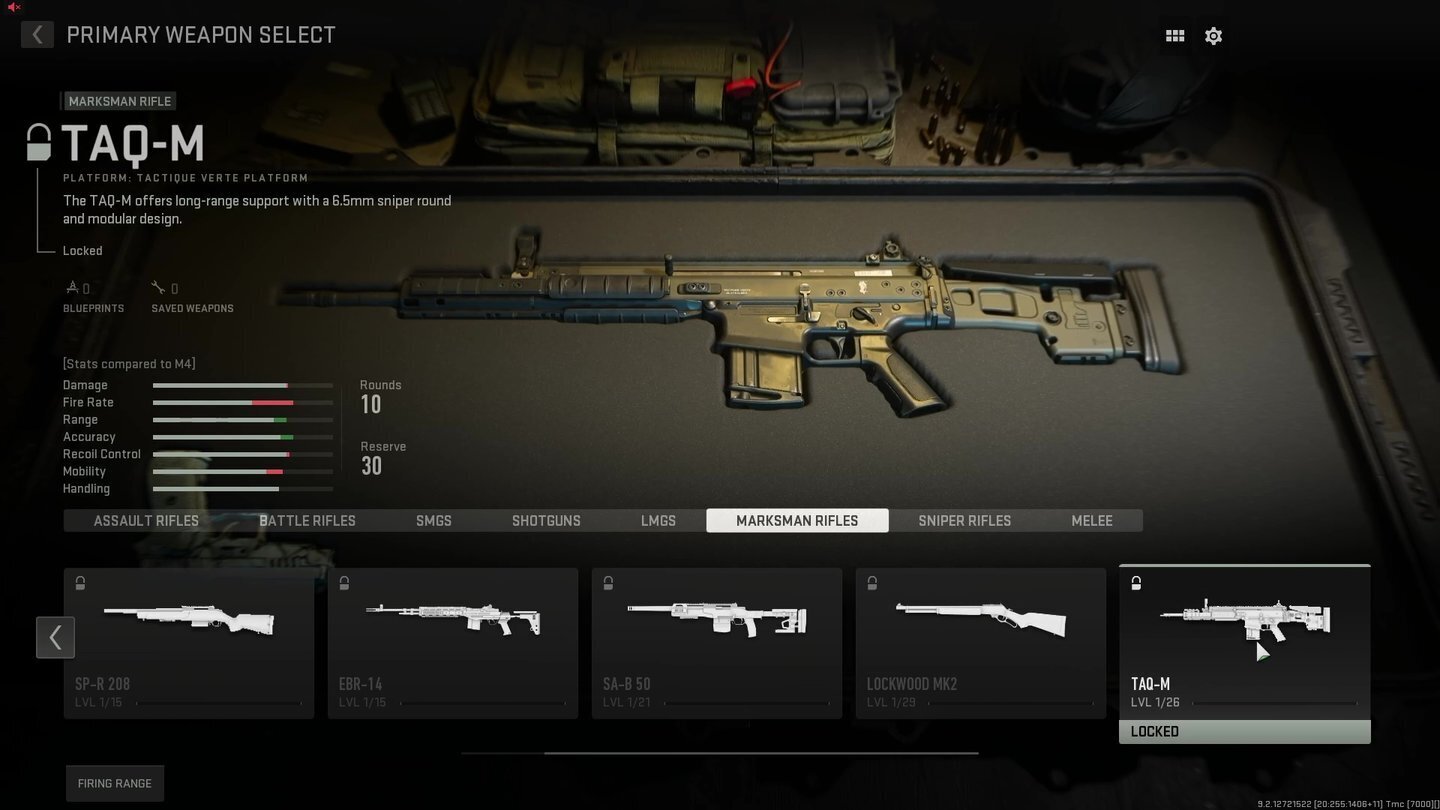
Task: Click the lock icon on EBR-14 card
Action: click(344, 582)
